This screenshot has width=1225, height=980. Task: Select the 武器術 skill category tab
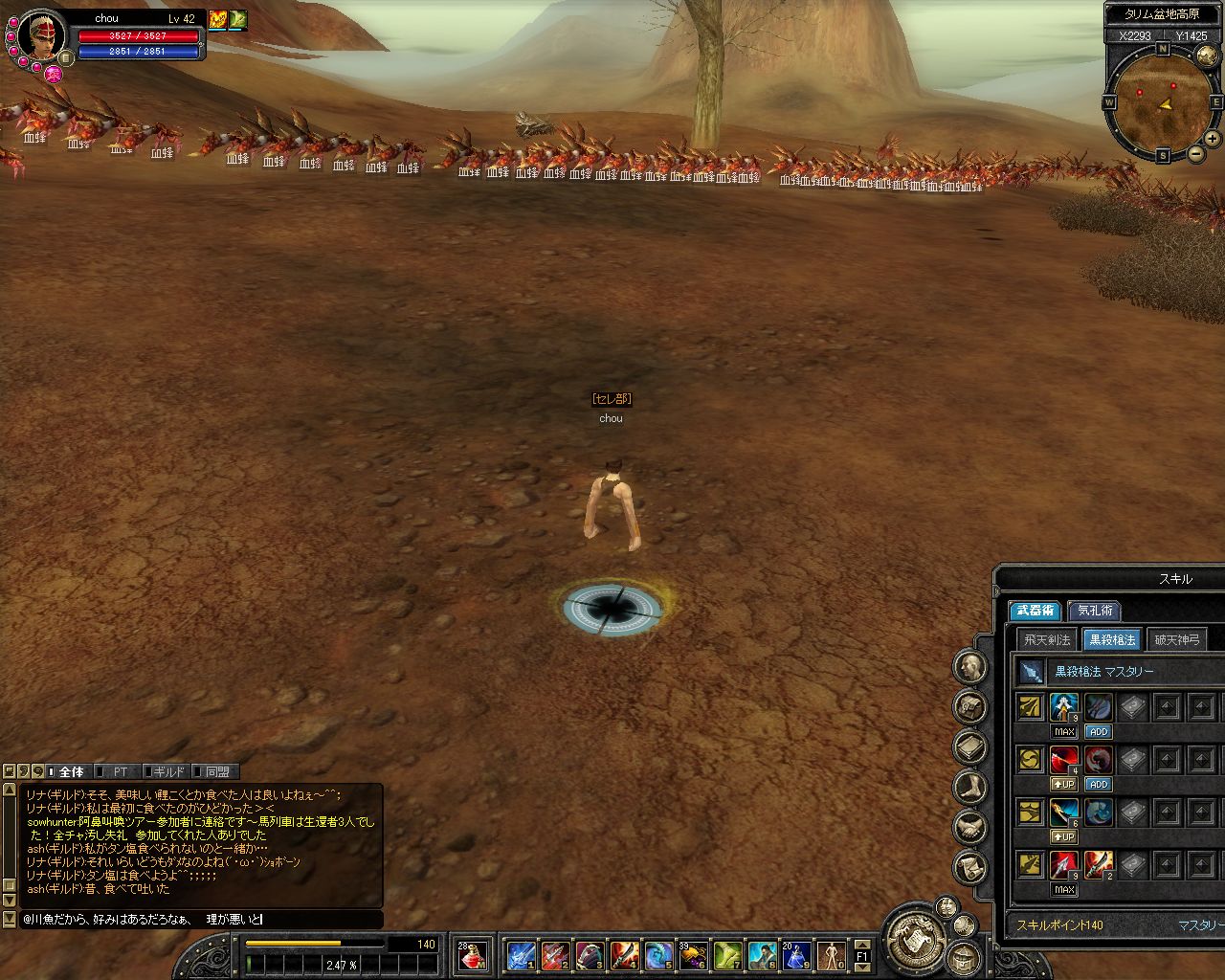[x=1035, y=611]
